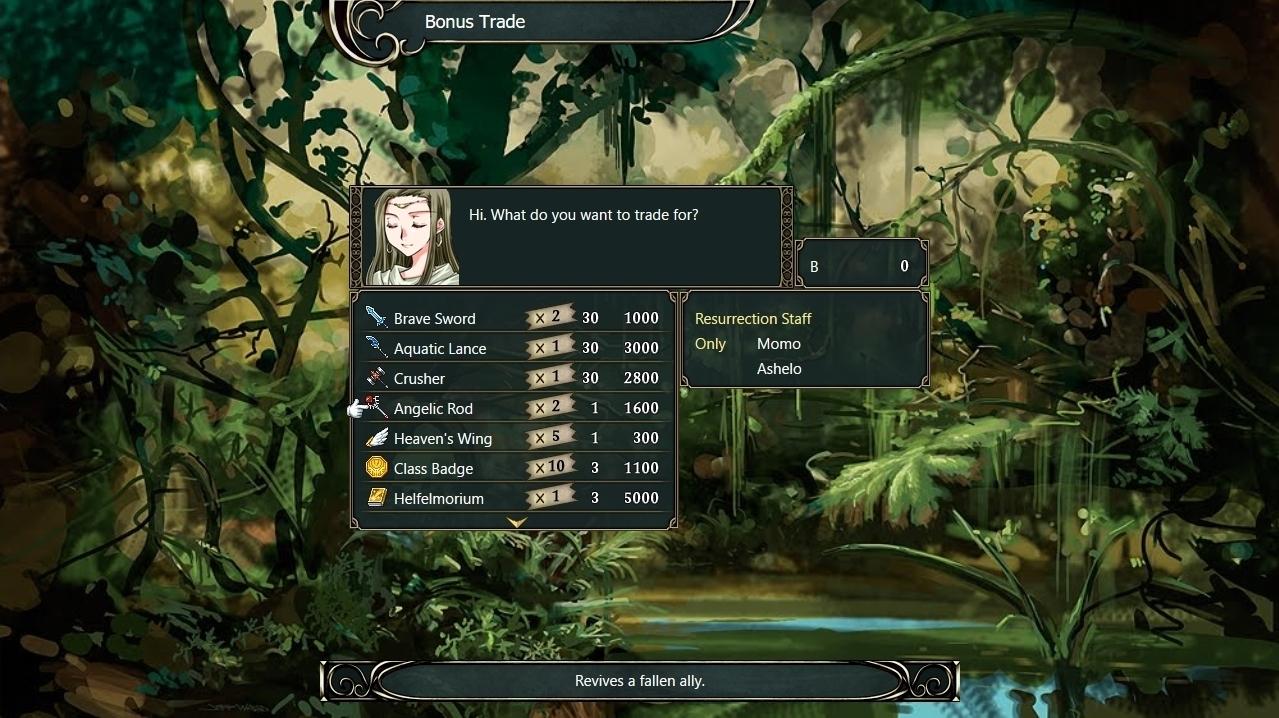
Task: Click the down arrow below the item list
Action: 516,523
